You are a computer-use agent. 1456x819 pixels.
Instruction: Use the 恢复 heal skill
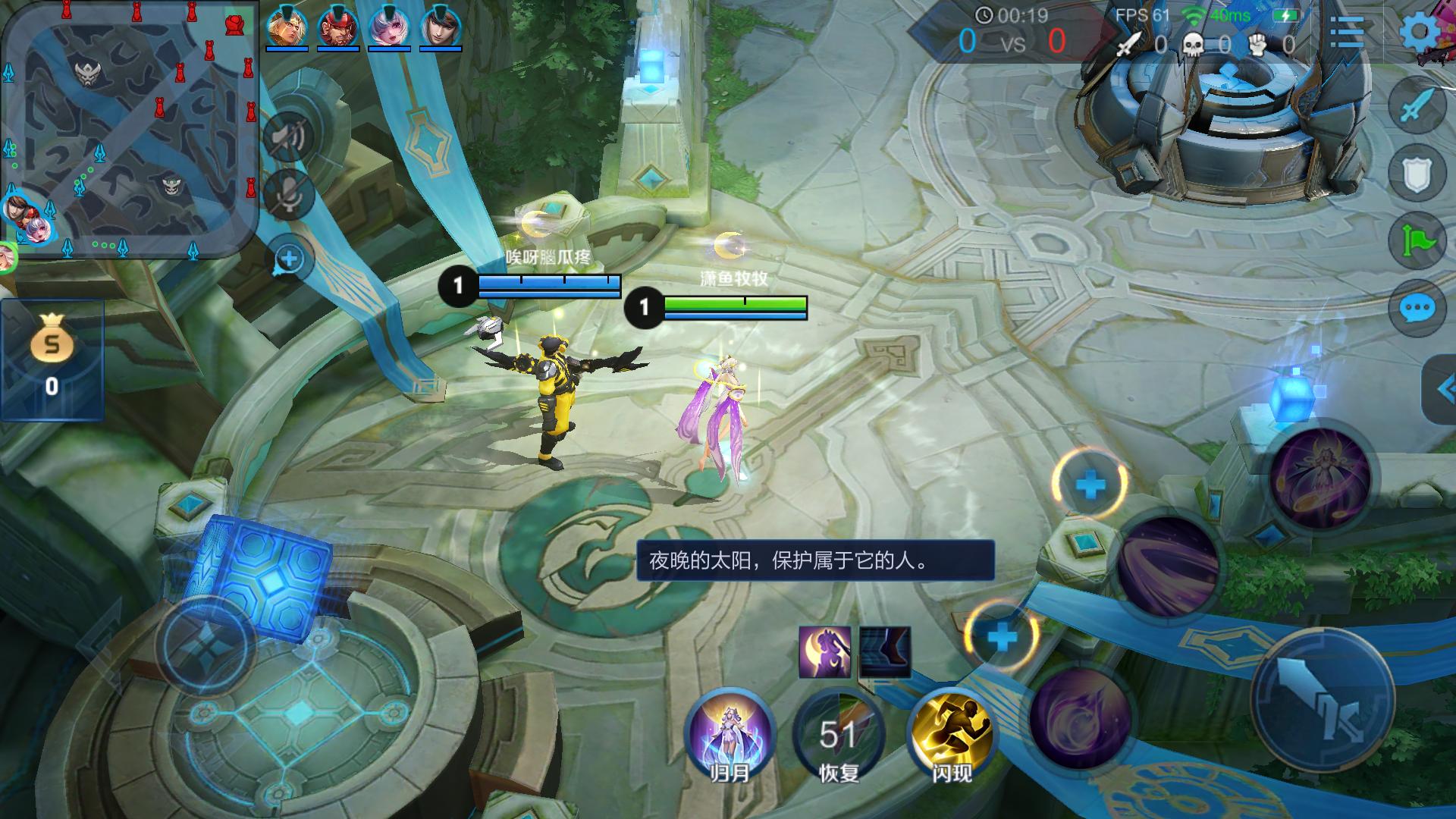point(839,734)
